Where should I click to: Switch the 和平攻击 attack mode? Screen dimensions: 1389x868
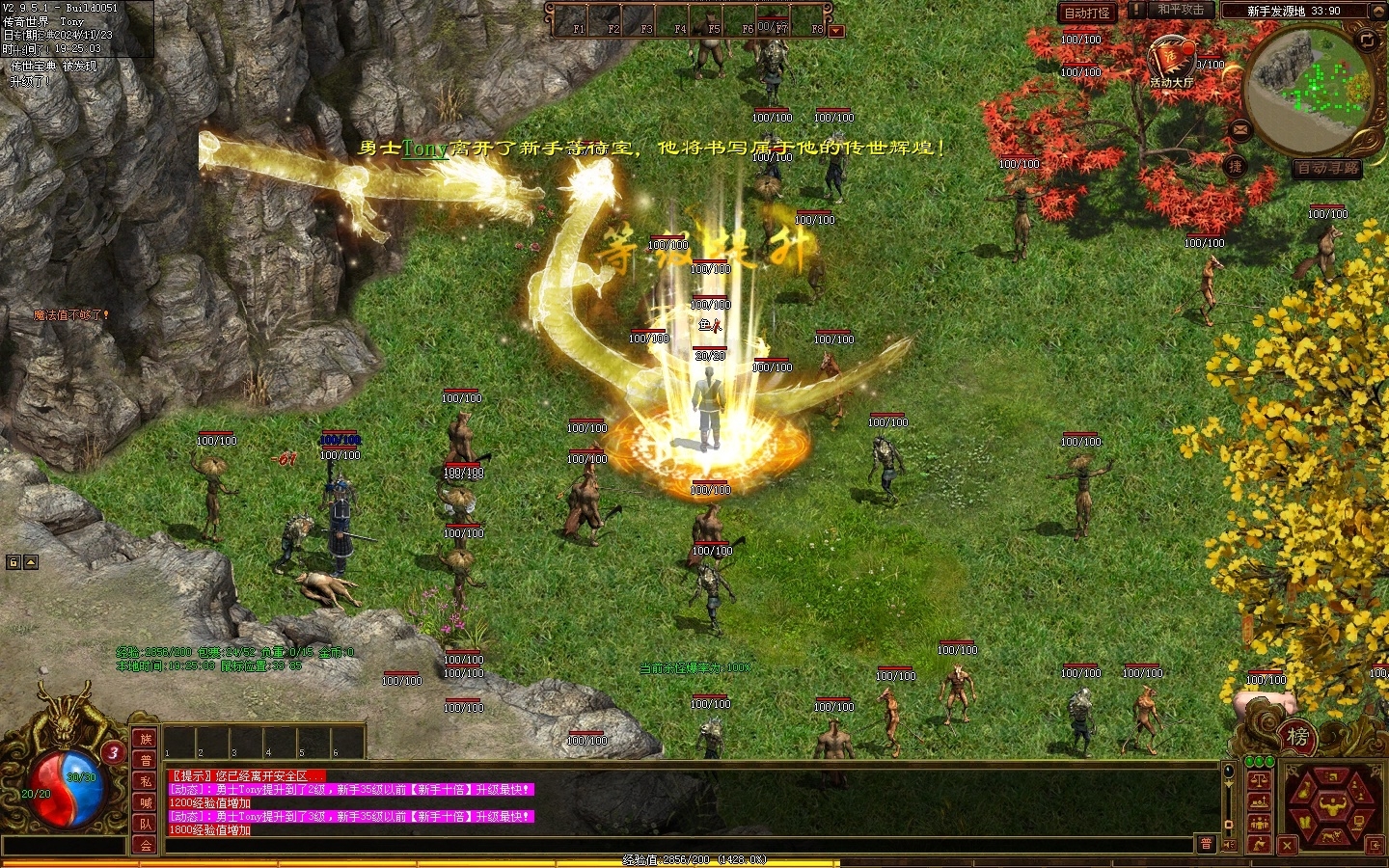(x=1181, y=10)
